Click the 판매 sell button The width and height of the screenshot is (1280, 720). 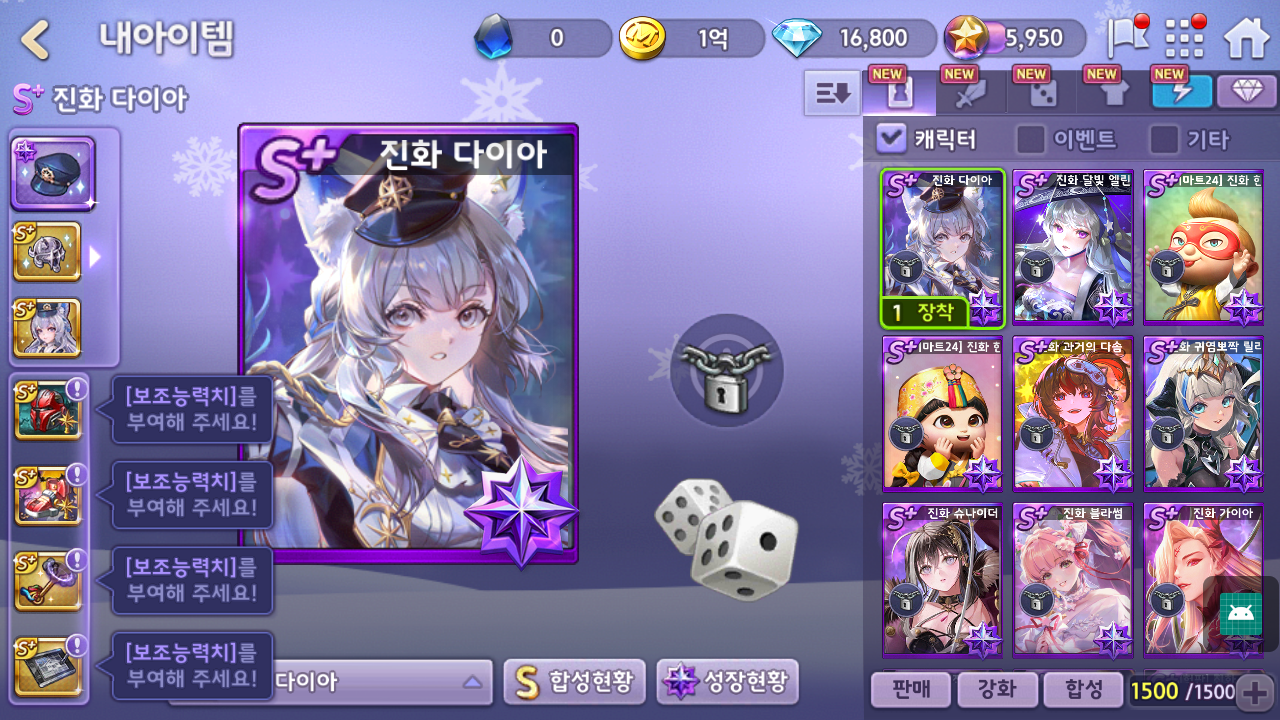click(909, 690)
